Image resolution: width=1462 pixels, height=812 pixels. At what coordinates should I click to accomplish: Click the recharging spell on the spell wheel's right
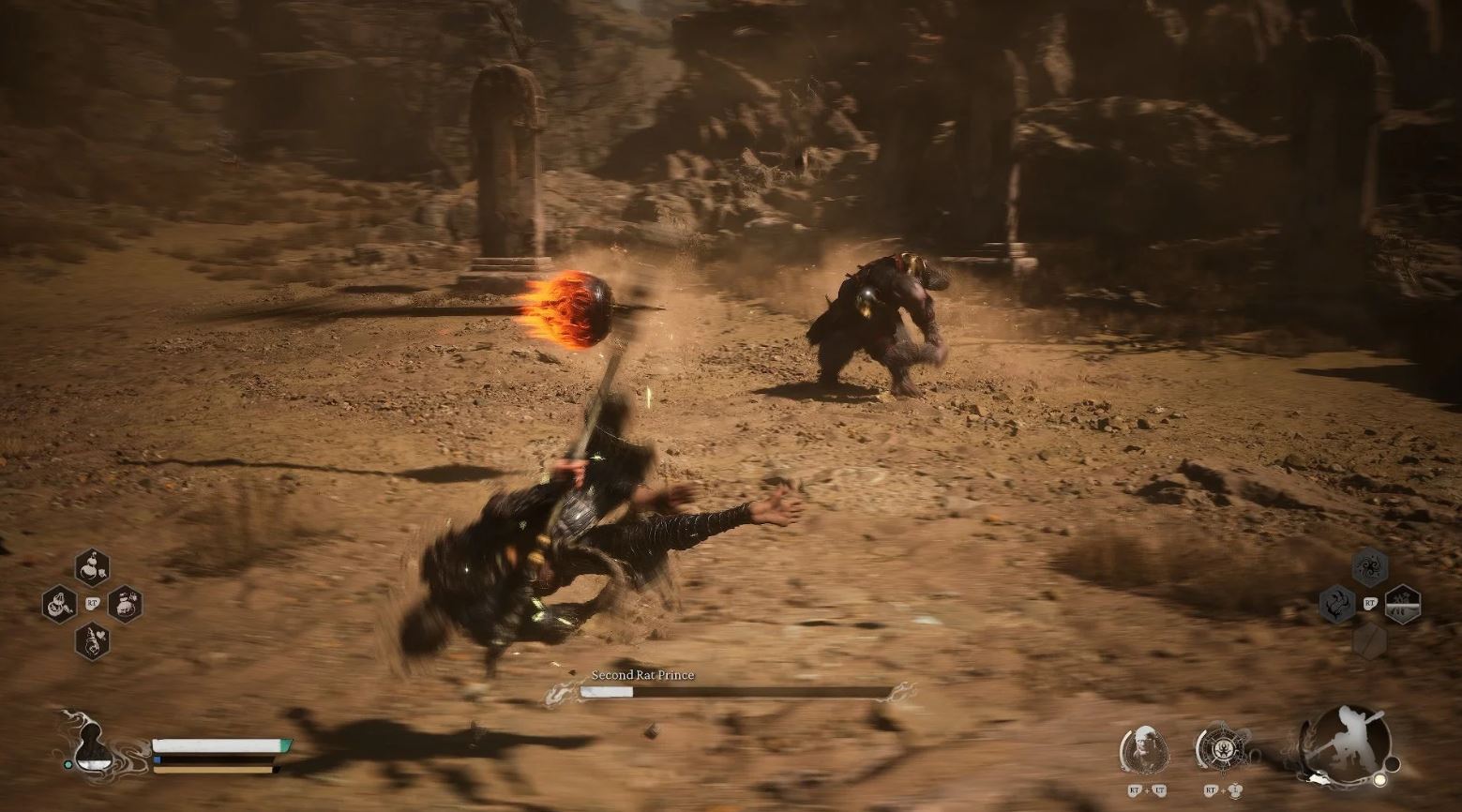pos(1402,605)
